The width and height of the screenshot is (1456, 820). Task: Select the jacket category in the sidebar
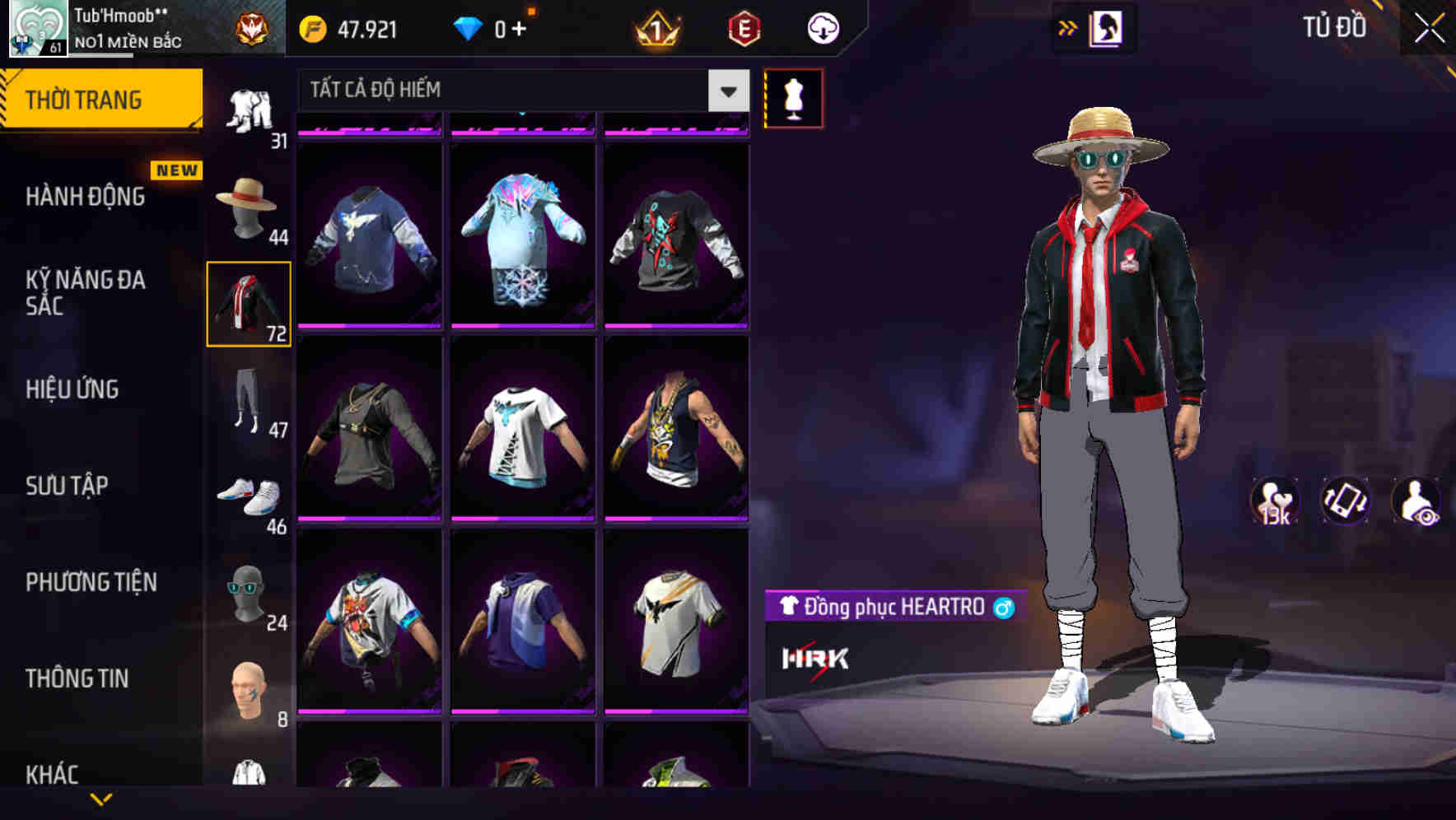coord(249,305)
